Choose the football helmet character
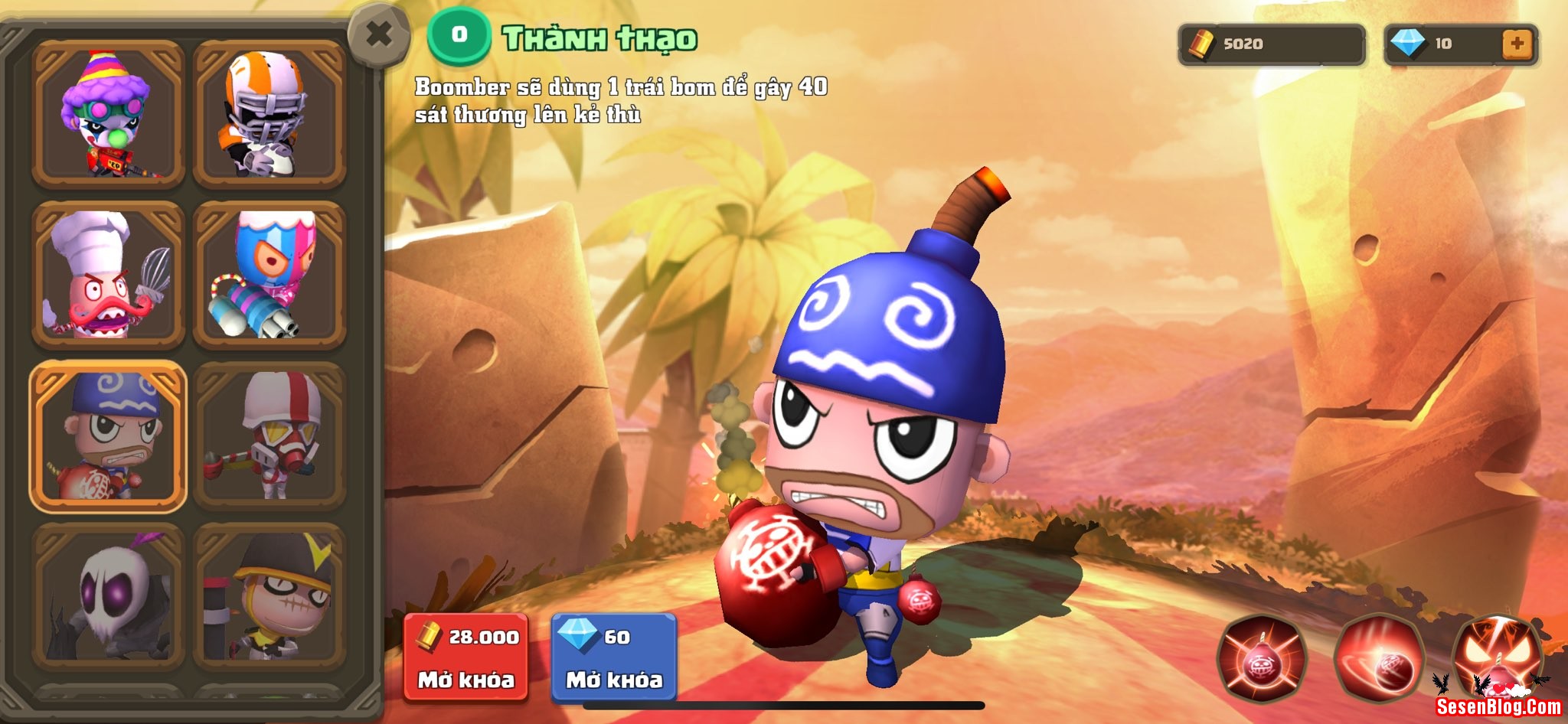This screenshot has width=1568, height=724. click(x=269, y=114)
